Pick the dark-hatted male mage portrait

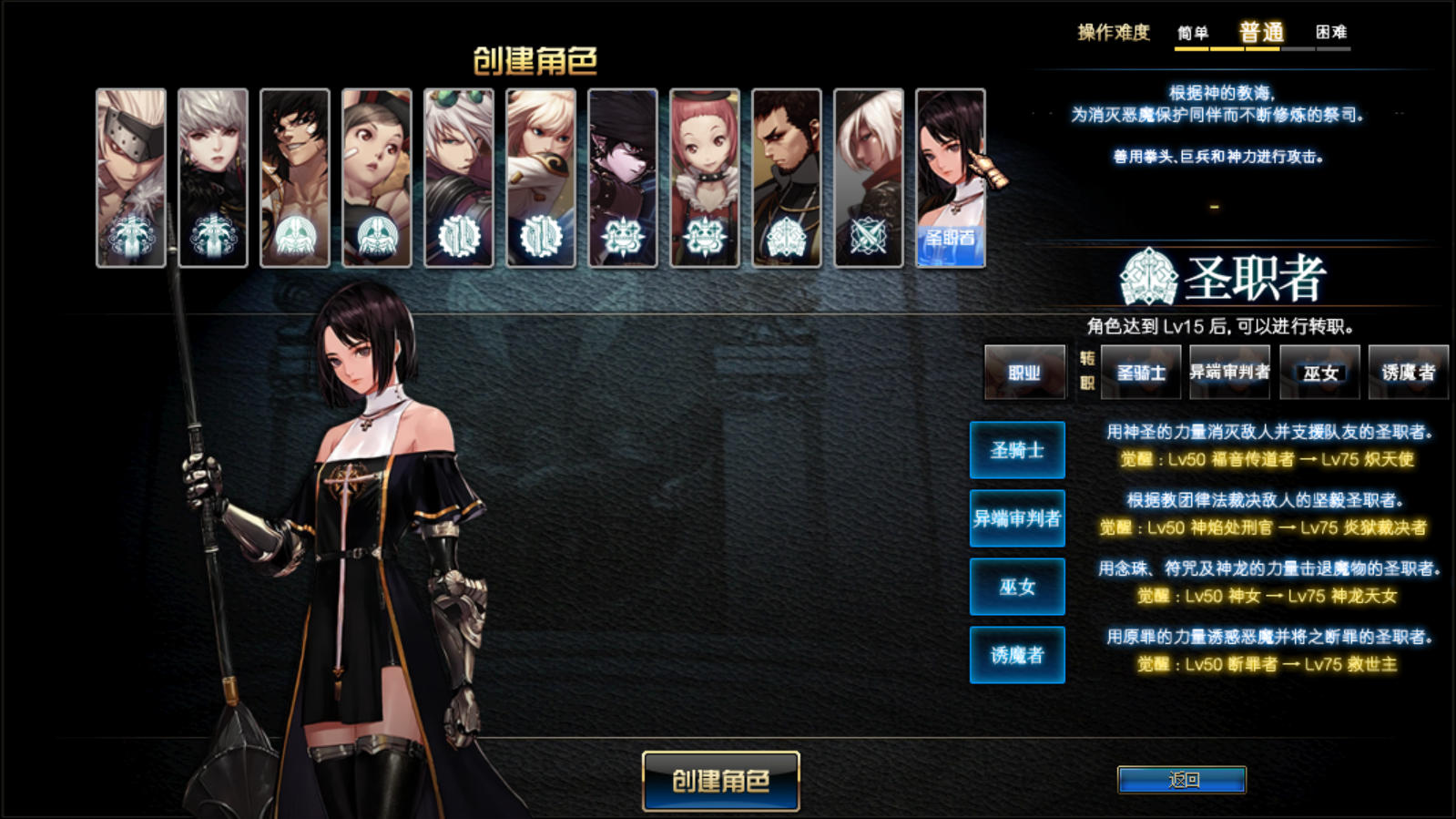[x=623, y=178]
